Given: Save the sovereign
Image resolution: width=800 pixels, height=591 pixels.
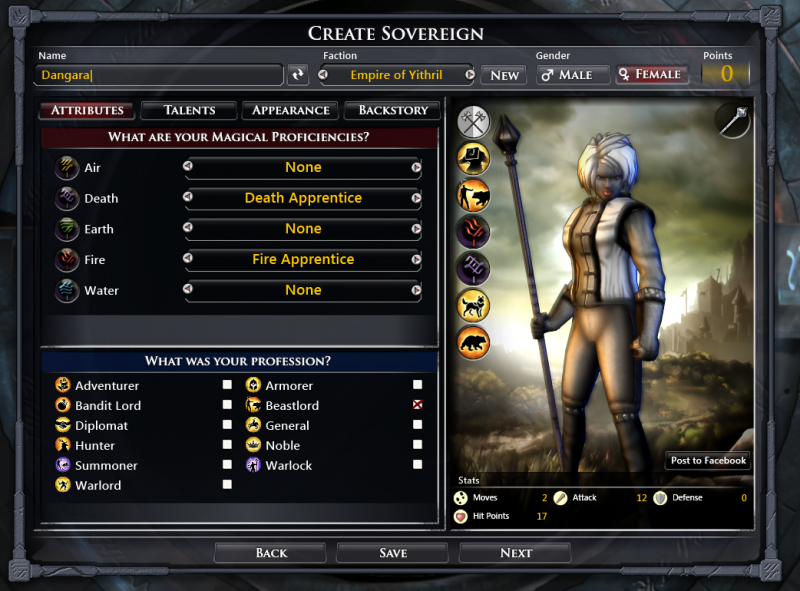Looking at the screenshot, I should 393,553.
